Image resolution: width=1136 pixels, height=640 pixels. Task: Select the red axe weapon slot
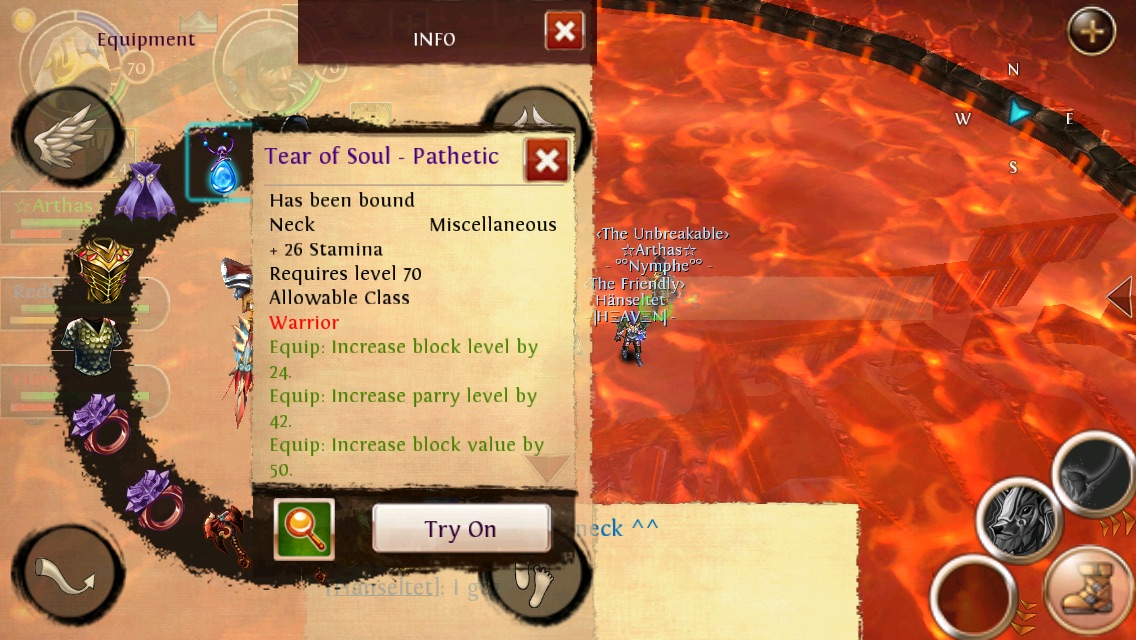[220, 538]
